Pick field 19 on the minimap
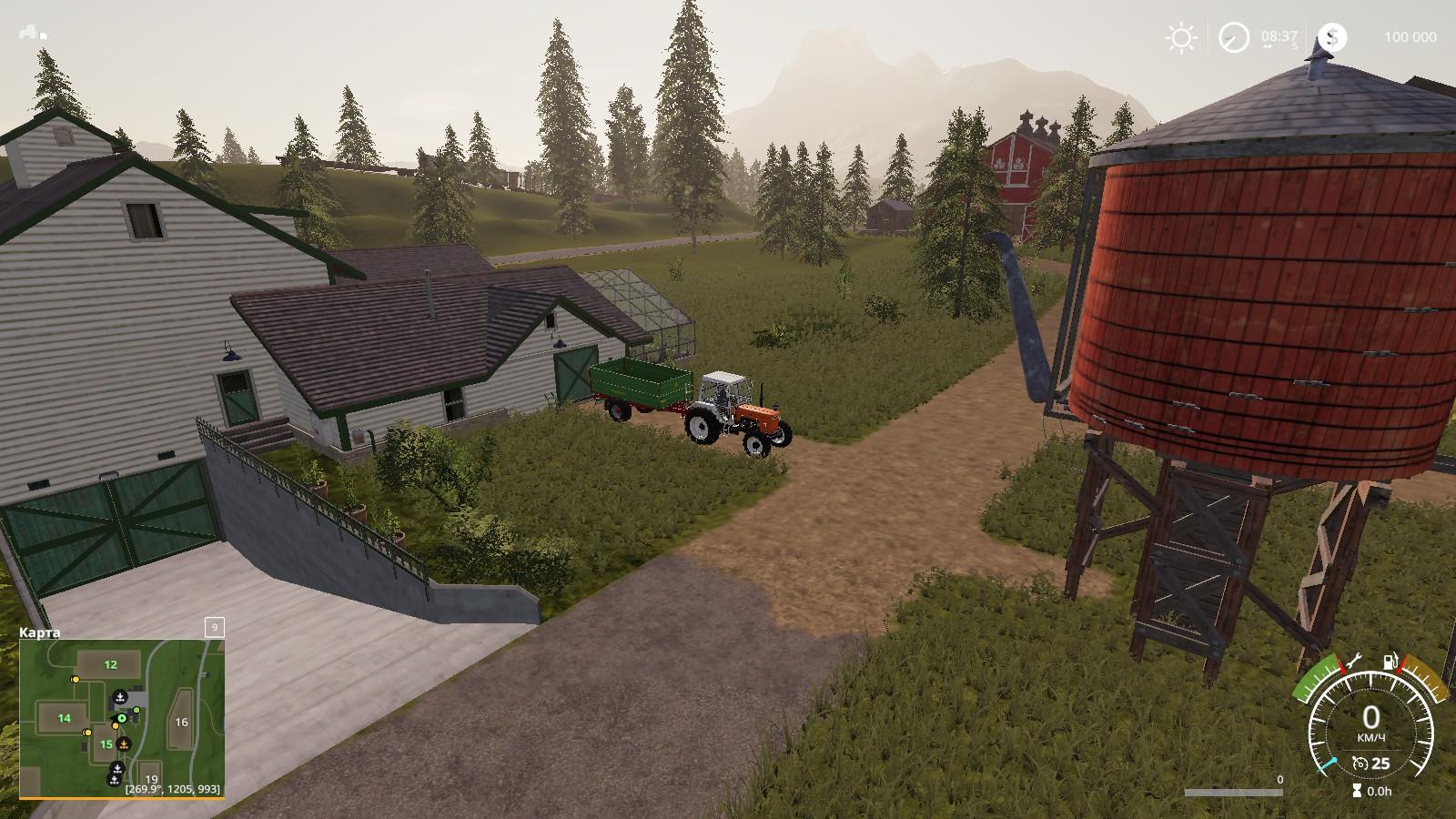The width and height of the screenshot is (1456, 819). point(151,779)
